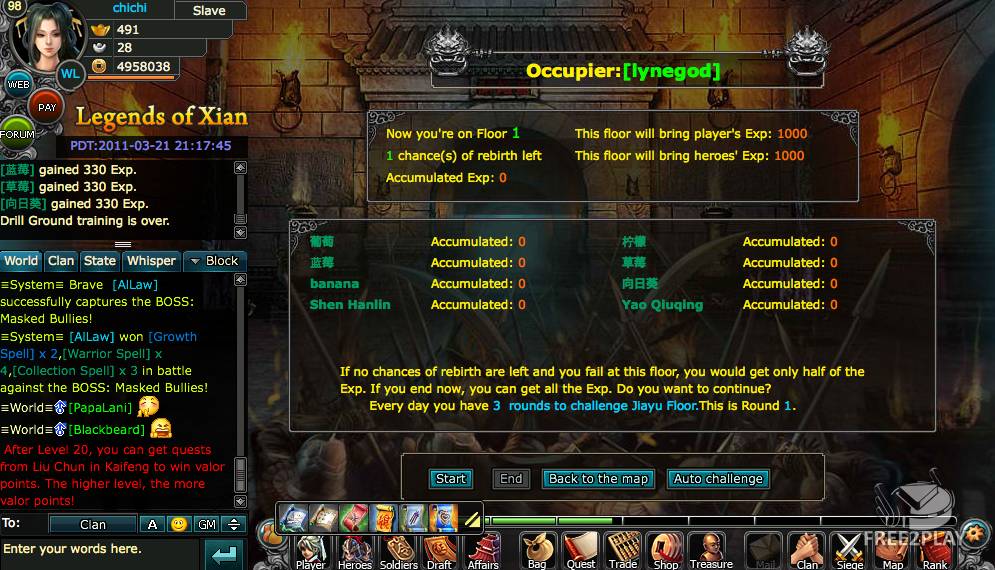This screenshot has height=570, width=995.
Task: Open the smiley emoticon picker
Action: point(178,524)
